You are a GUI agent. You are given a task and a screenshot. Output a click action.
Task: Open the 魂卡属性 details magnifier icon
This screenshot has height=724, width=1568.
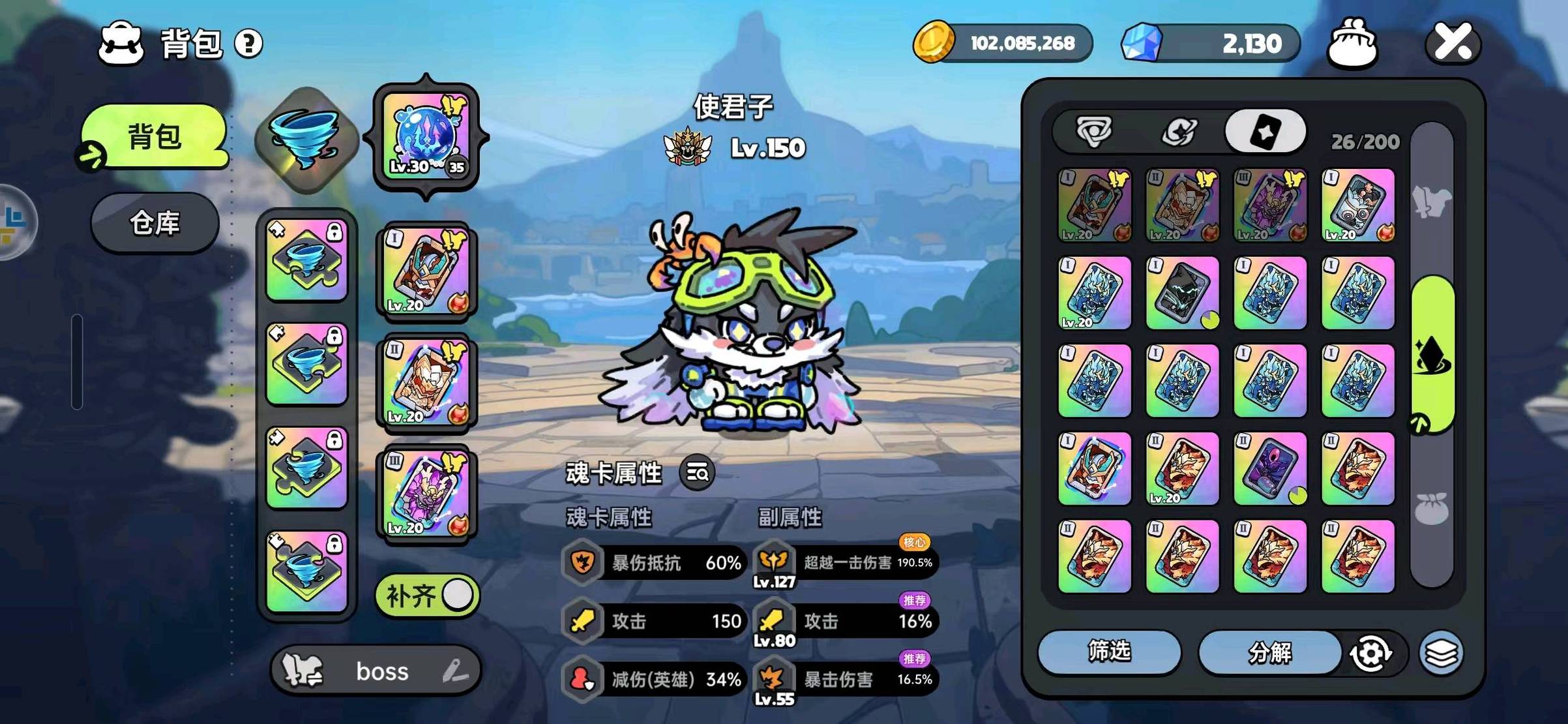(697, 472)
